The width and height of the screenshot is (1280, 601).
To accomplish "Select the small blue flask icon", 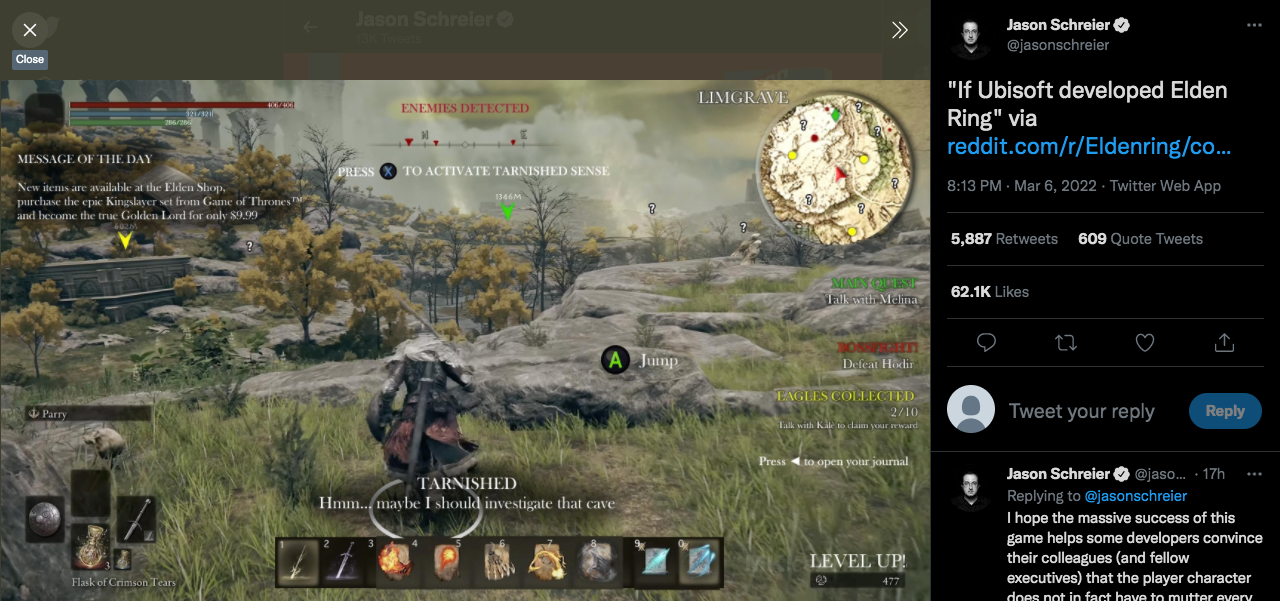I will (123, 558).
